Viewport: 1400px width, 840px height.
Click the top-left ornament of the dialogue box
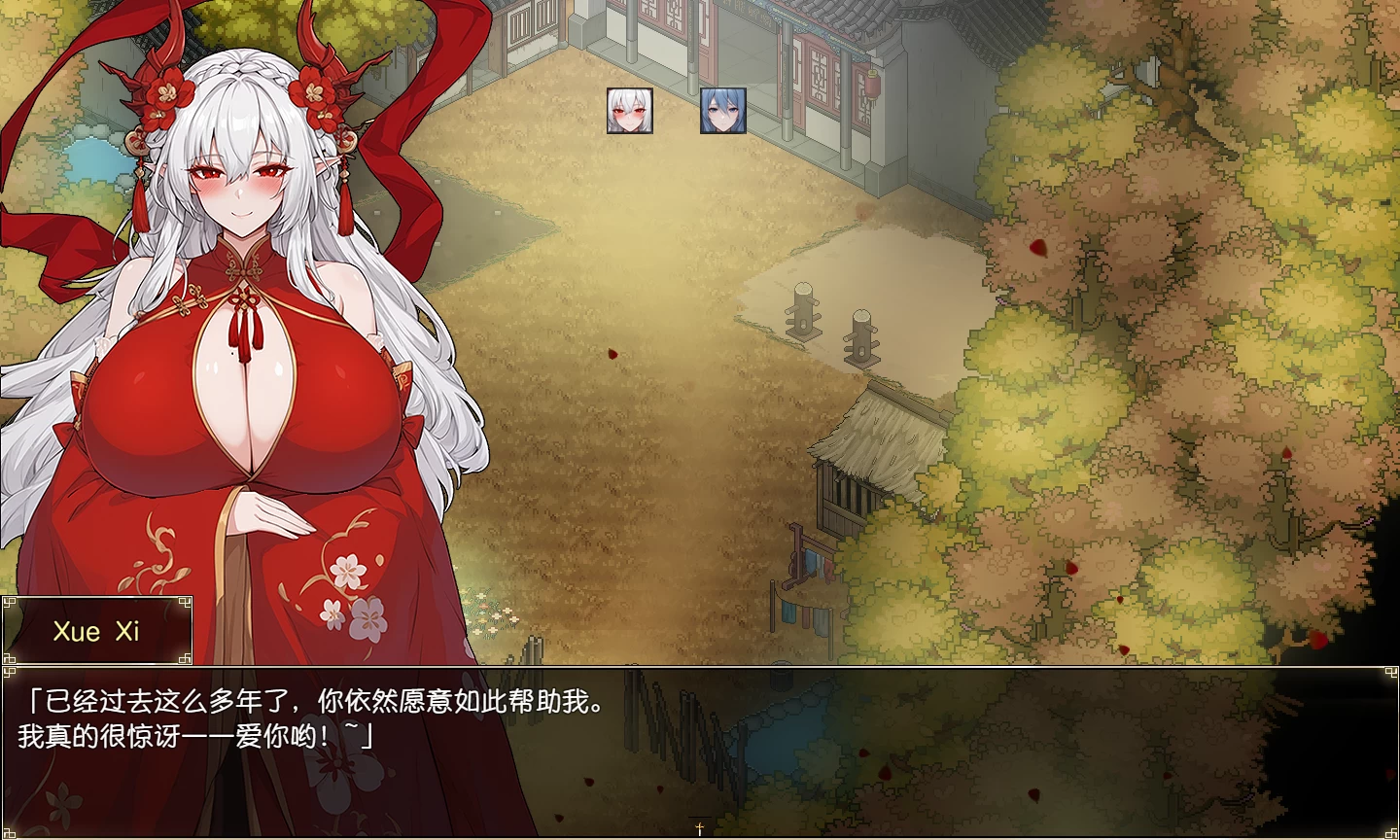point(10,672)
